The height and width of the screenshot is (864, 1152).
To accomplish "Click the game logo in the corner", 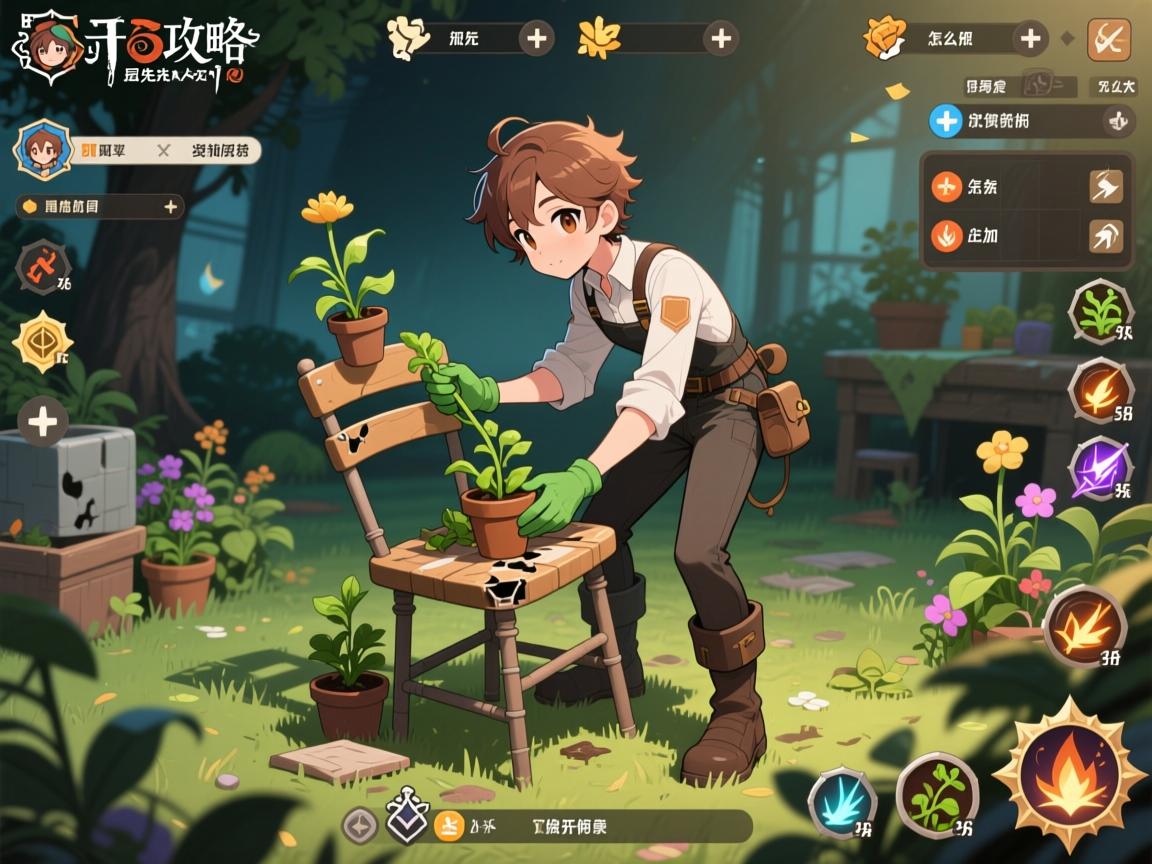I will click(x=135, y=47).
